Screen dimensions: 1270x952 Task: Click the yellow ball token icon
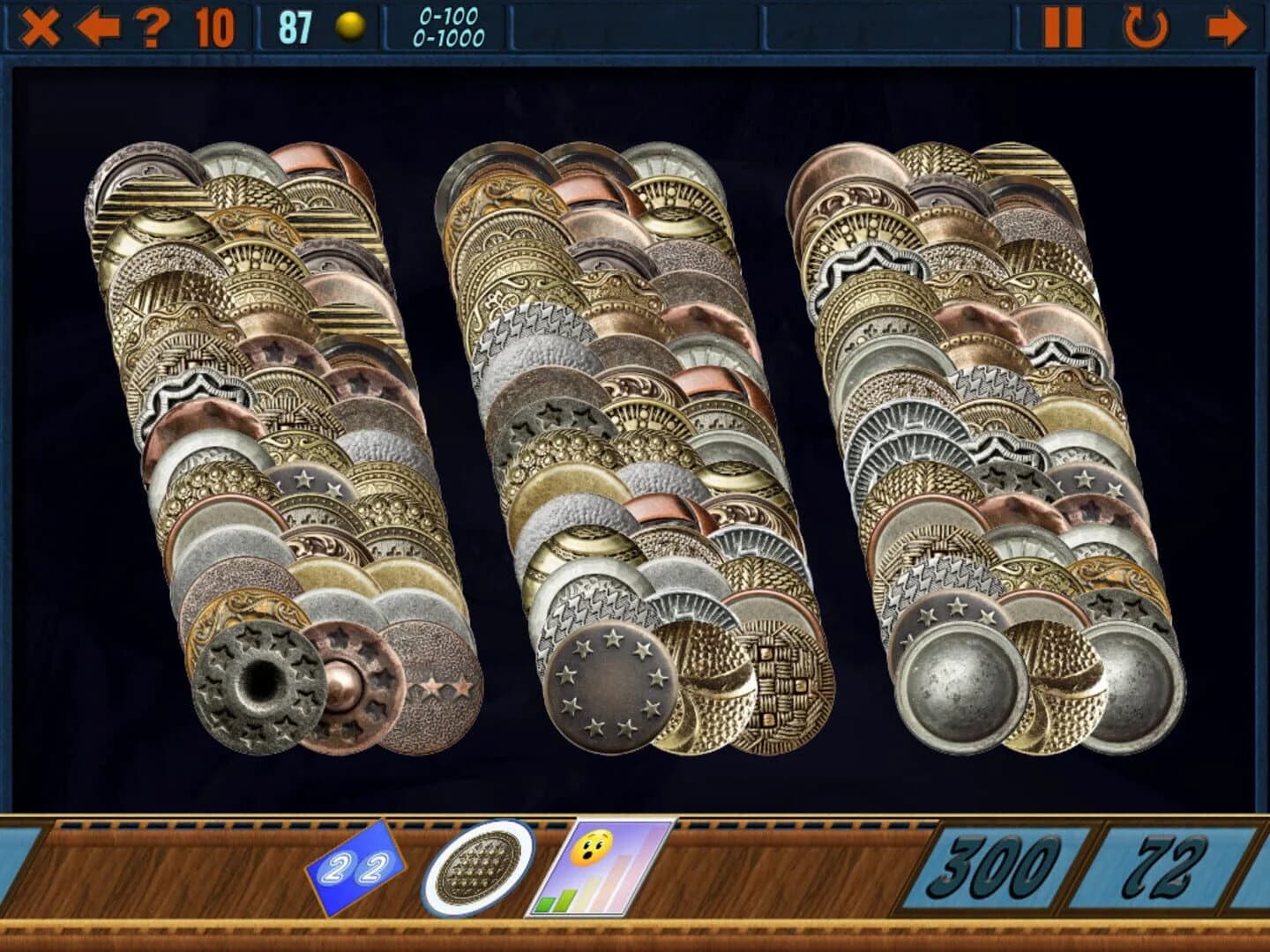coord(348,26)
